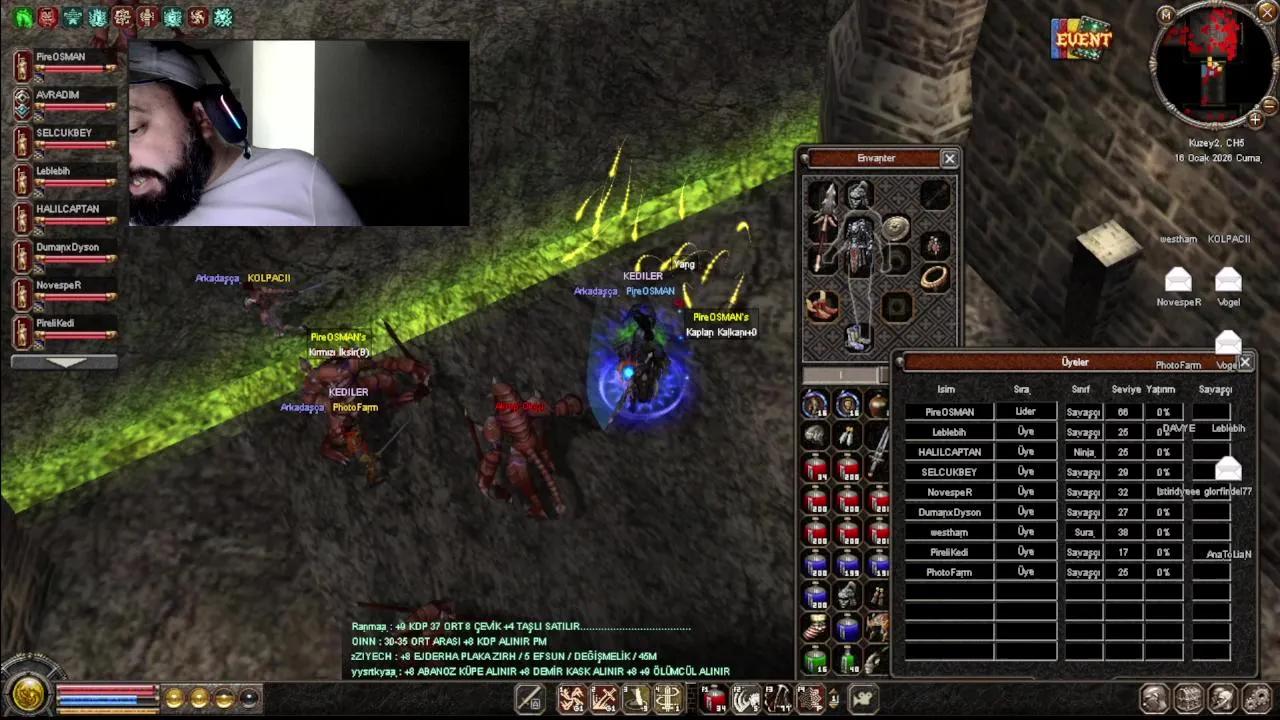Click the red mask buff icon top-left
Screen dimensions: 1280x720
46,17
